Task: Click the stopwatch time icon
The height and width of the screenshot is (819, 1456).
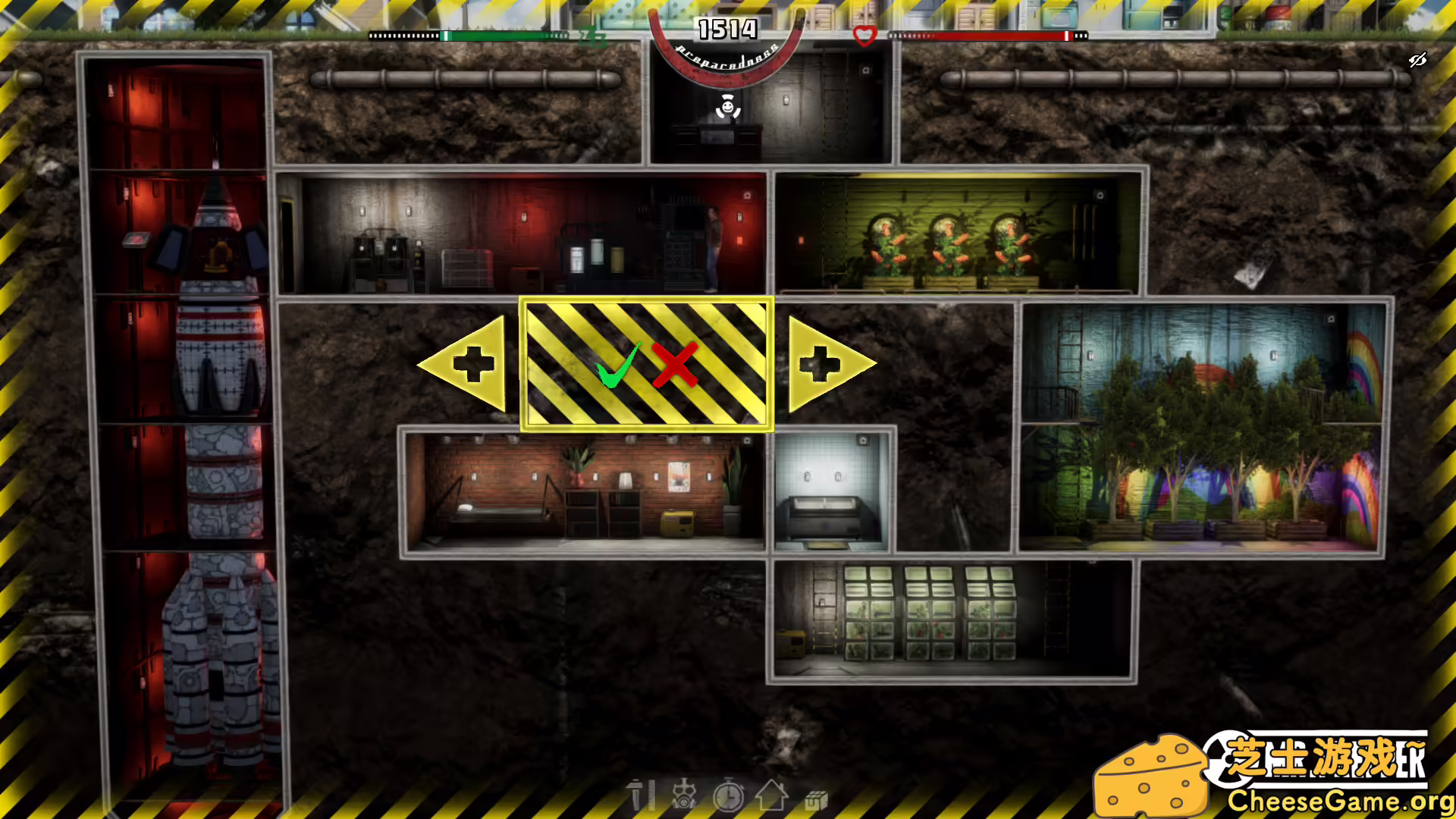Action: pyautogui.click(x=730, y=798)
